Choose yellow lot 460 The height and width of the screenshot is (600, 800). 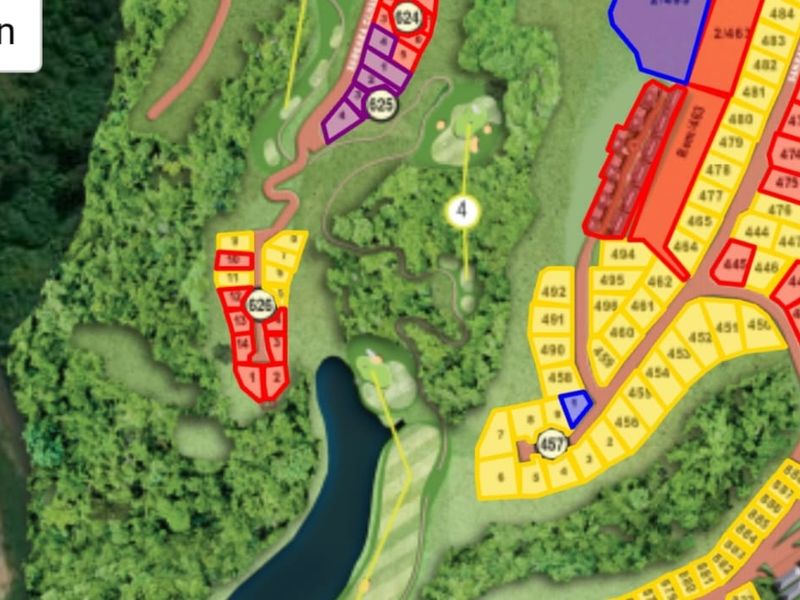[621, 332]
